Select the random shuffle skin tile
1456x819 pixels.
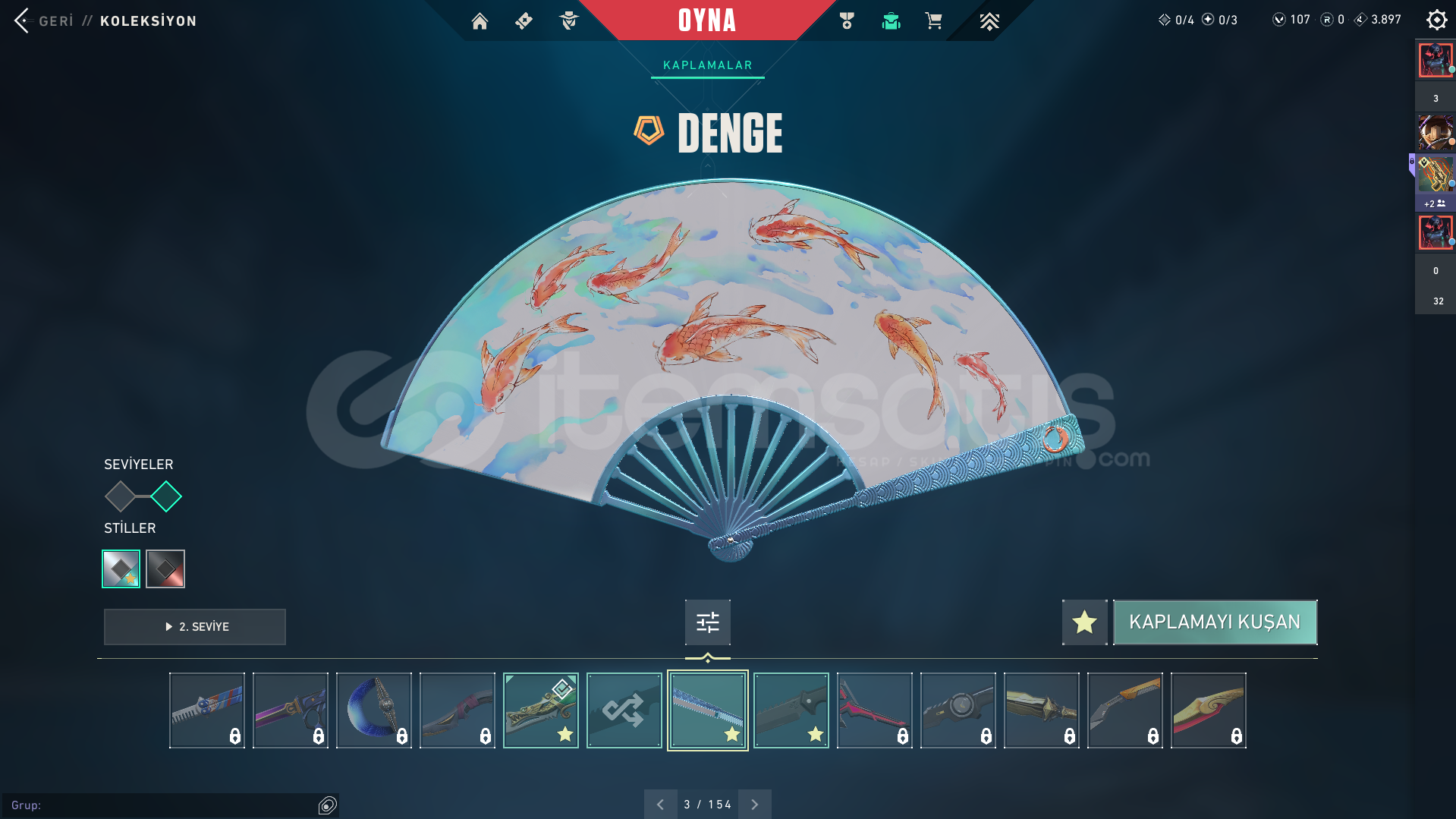pos(624,710)
